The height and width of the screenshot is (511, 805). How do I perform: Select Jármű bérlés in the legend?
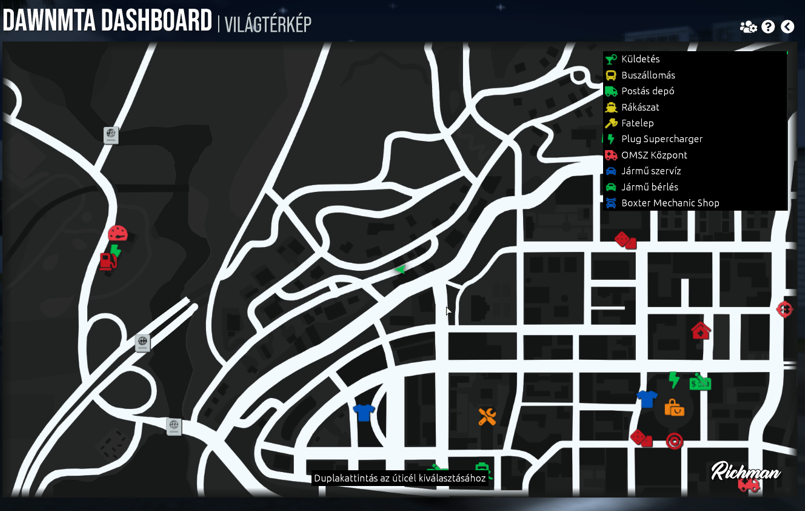[x=649, y=187]
